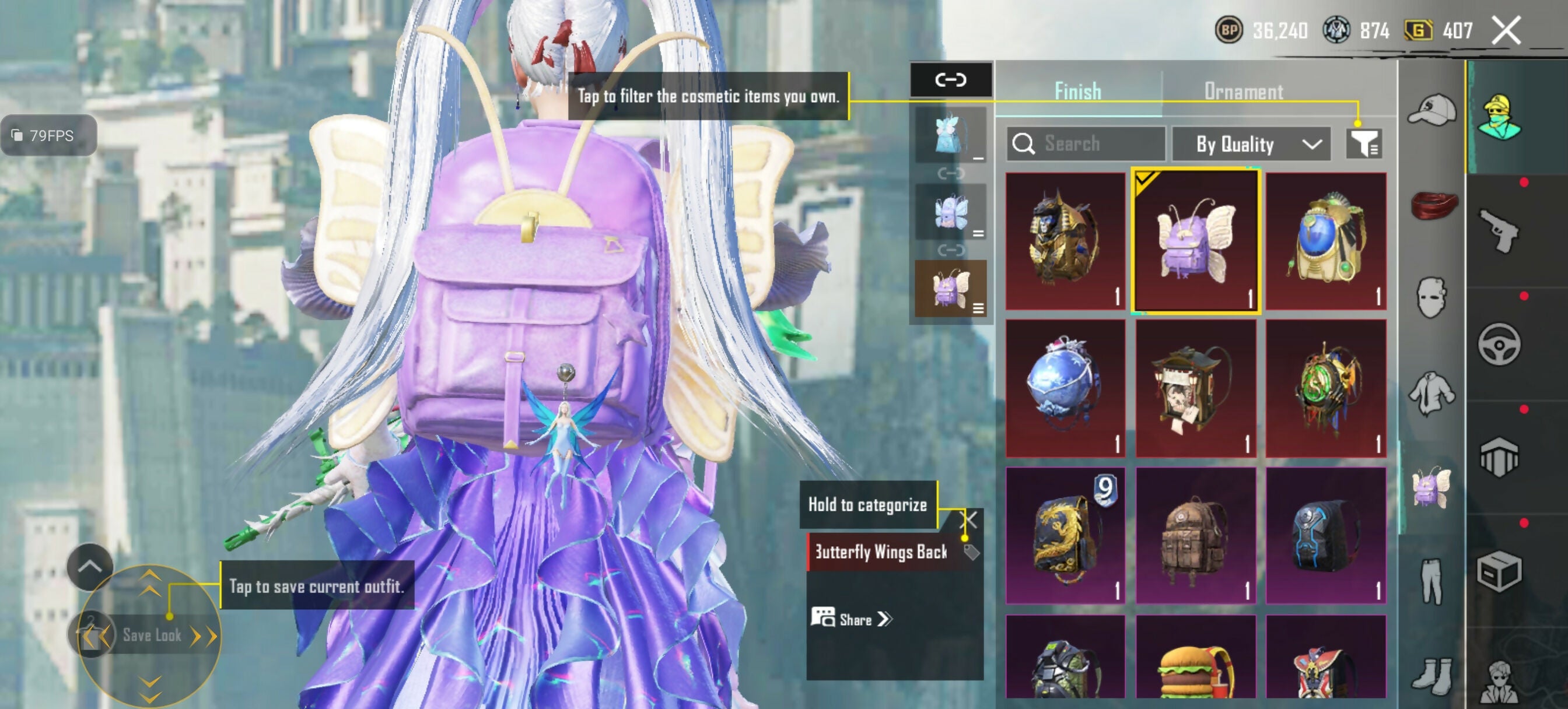This screenshot has width=1568, height=709.
Task: Share the Butterfly Wings Backpack
Action: [x=852, y=620]
